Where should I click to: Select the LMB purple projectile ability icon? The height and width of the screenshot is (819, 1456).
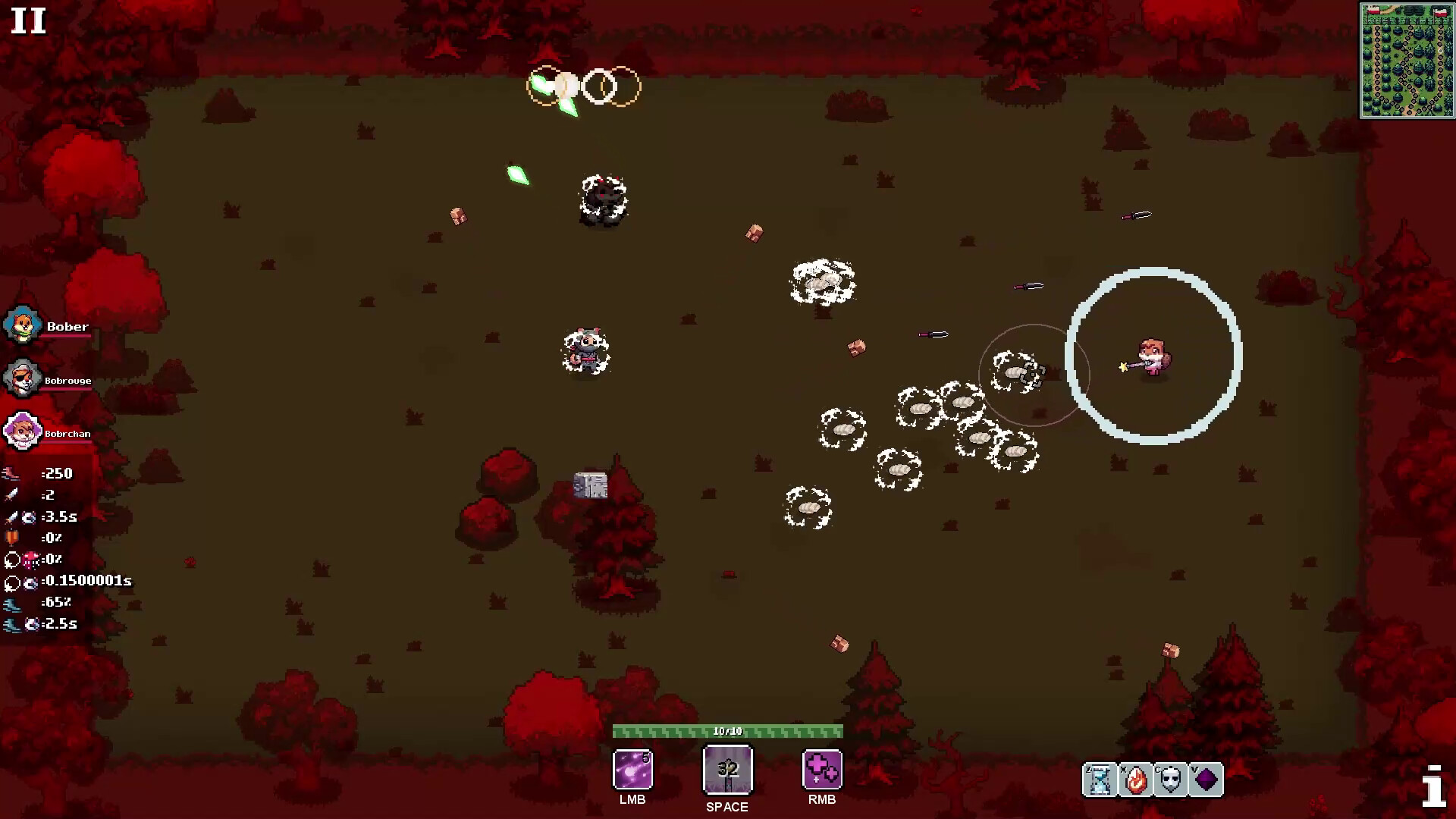tap(632, 770)
